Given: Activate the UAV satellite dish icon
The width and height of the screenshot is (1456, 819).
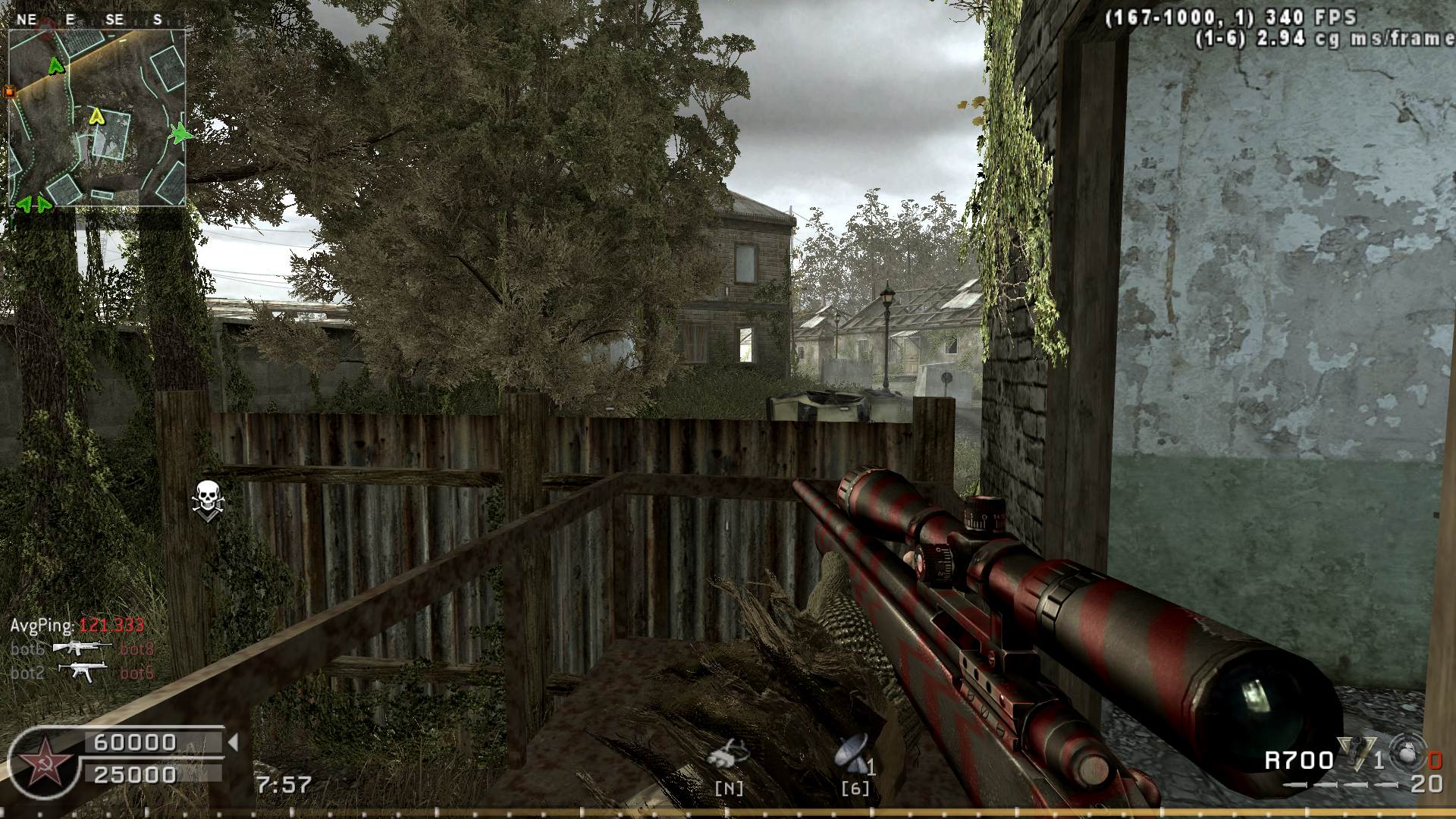Looking at the screenshot, I should pos(849,754).
